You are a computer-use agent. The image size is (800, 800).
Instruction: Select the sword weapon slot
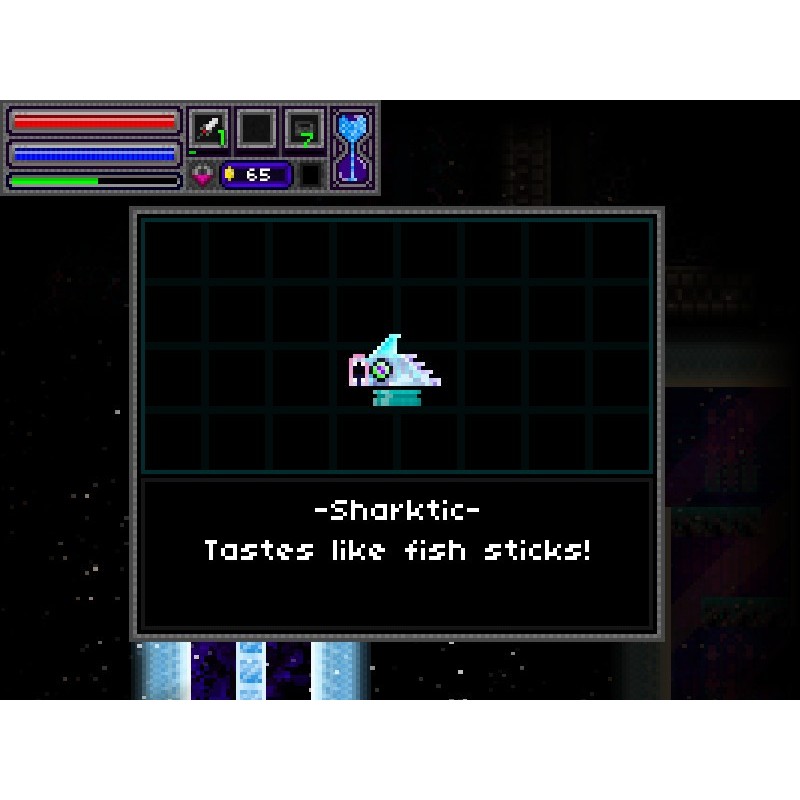coord(209,128)
